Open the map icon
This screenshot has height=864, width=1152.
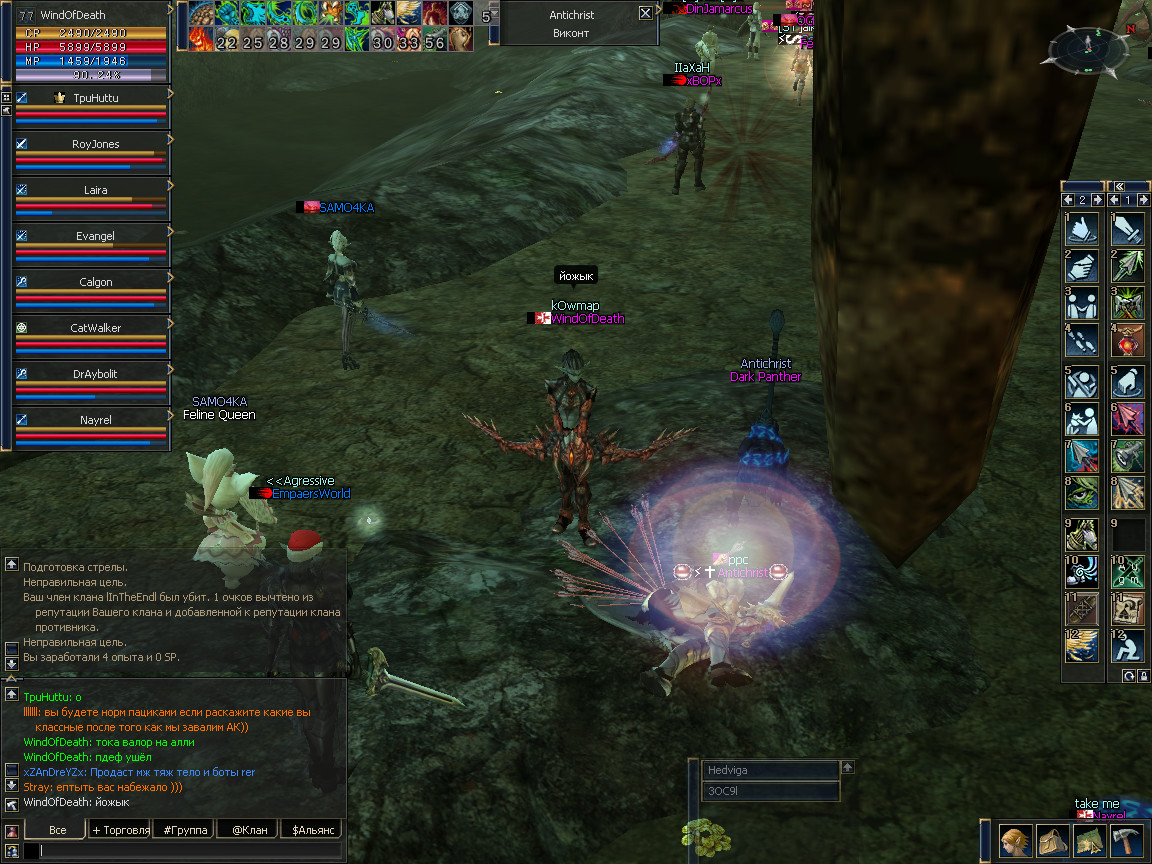(1090, 841)
